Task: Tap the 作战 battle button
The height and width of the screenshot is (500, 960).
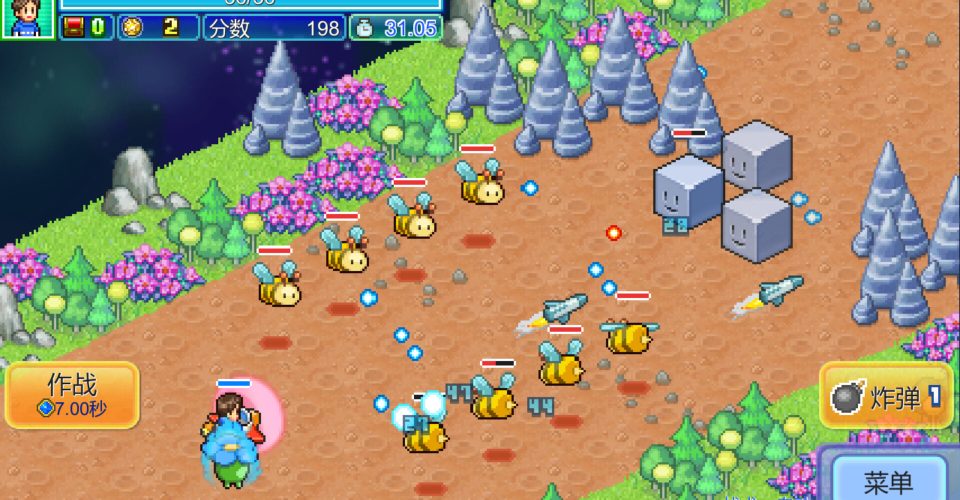Action: [x=72, y=395]
